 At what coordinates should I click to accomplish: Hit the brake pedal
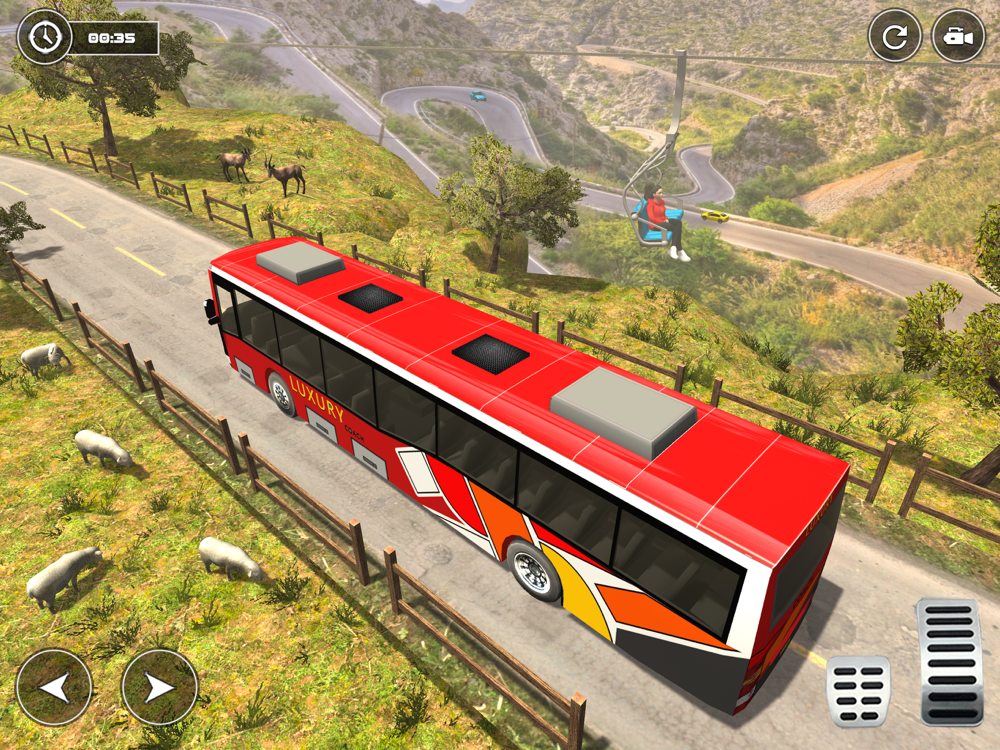click(858, 691)
